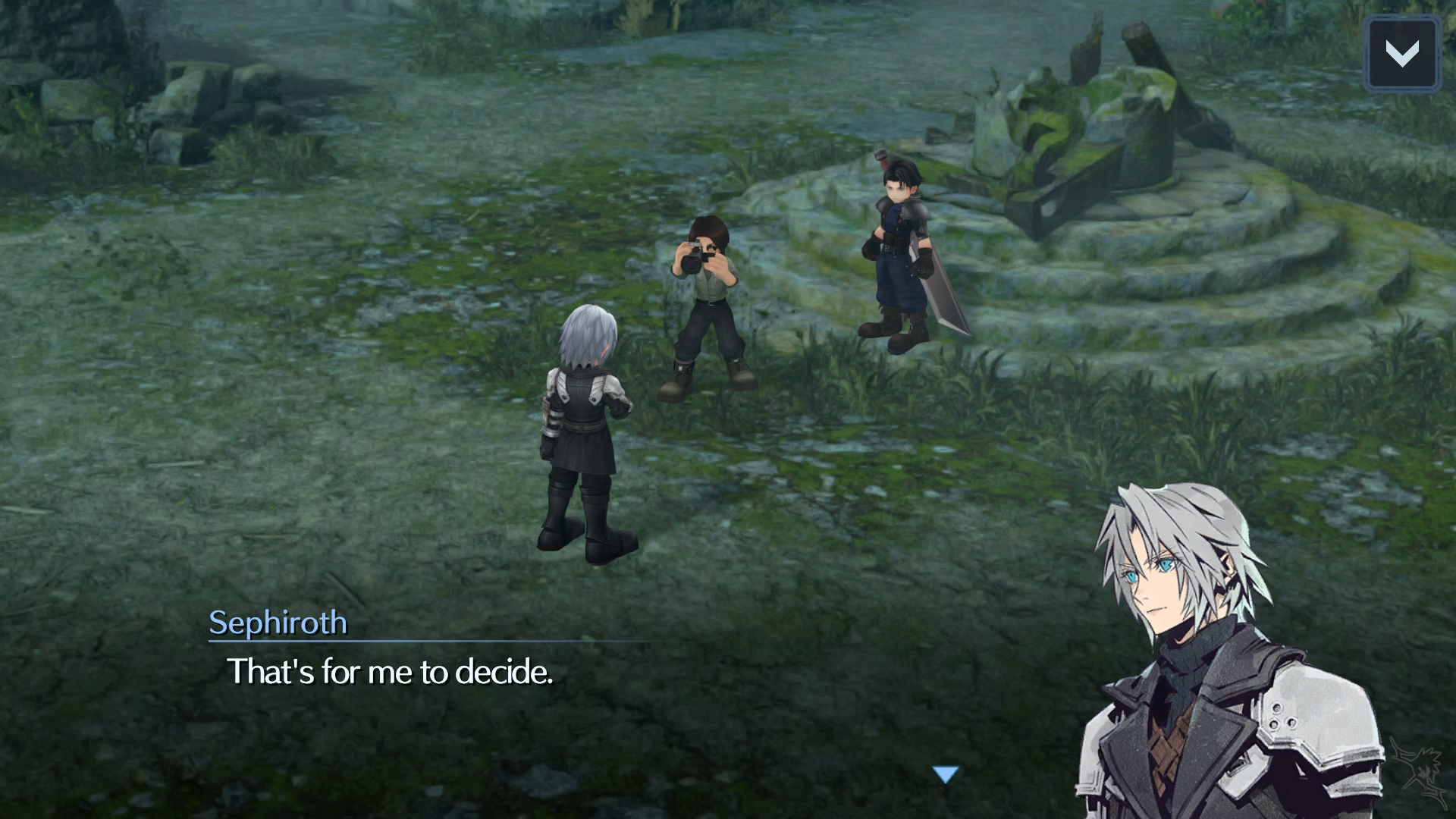Screen dimensions: 1456x819
Task: Advance dialogue with the blue arrow
Action: point(946,774)
